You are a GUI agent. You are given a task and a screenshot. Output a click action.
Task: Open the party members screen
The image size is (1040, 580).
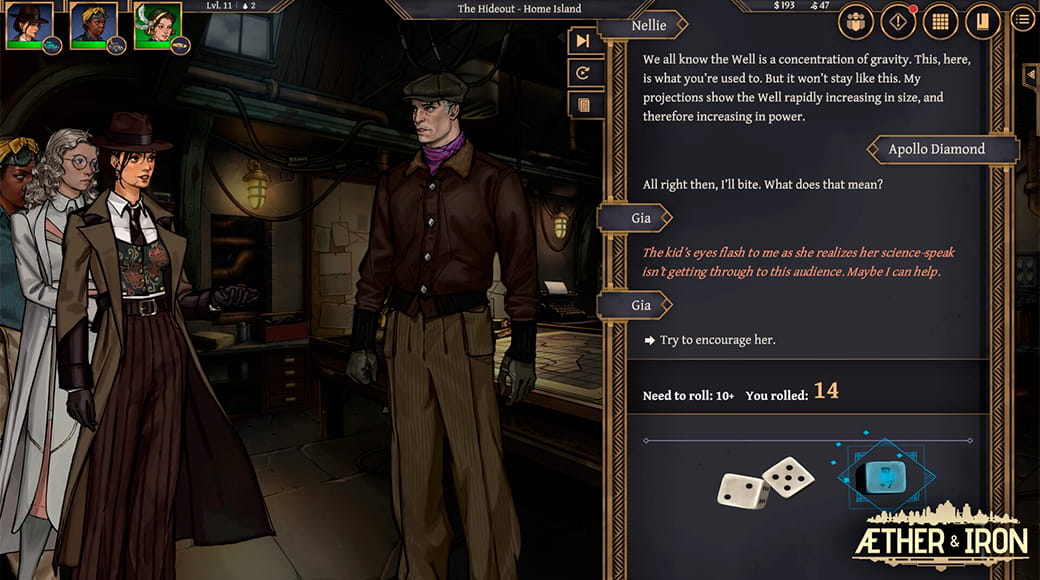[x=857, y=20]
